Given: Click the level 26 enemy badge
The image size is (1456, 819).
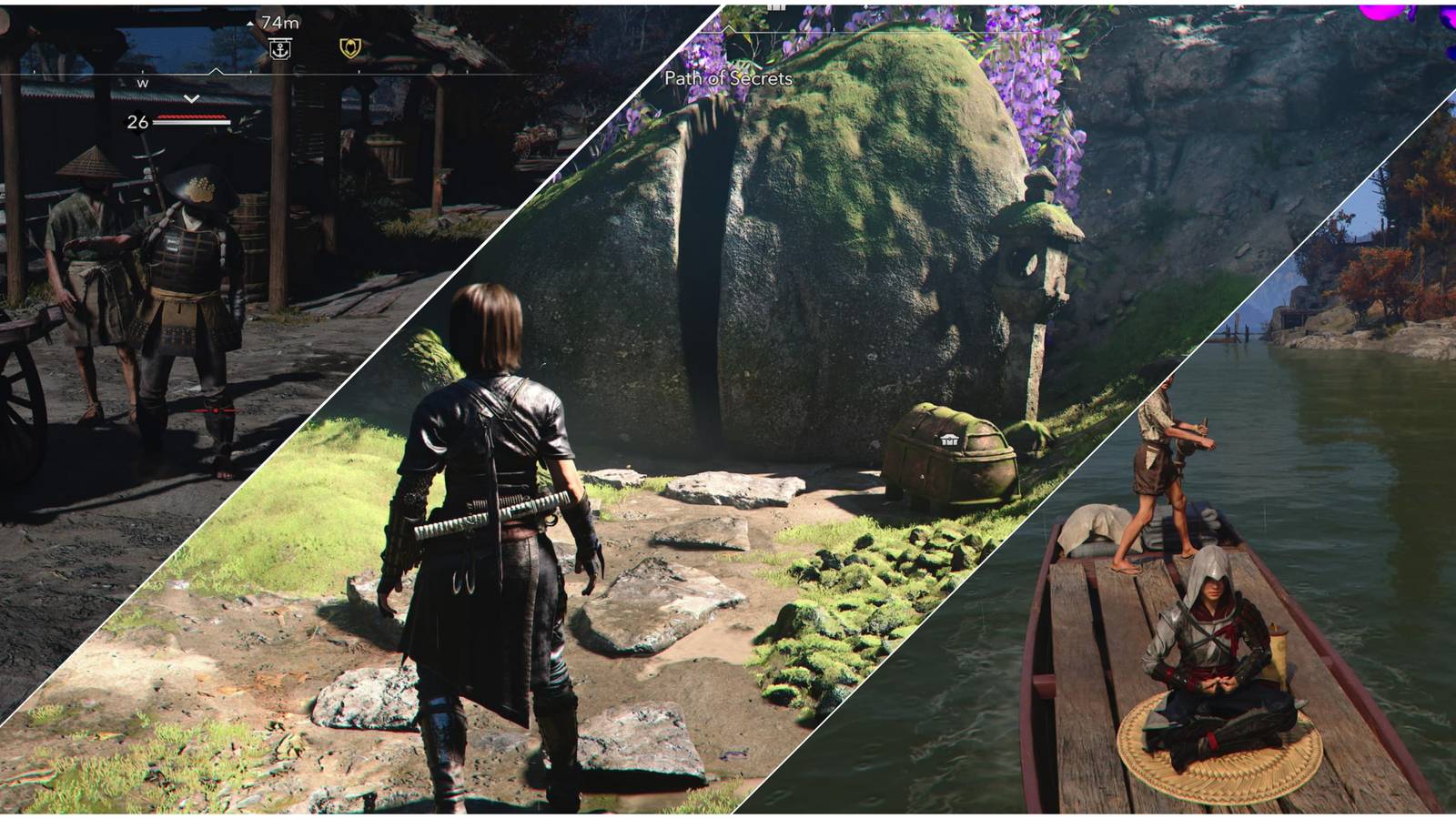Looking at the screenshot, I should pos(136,121).
